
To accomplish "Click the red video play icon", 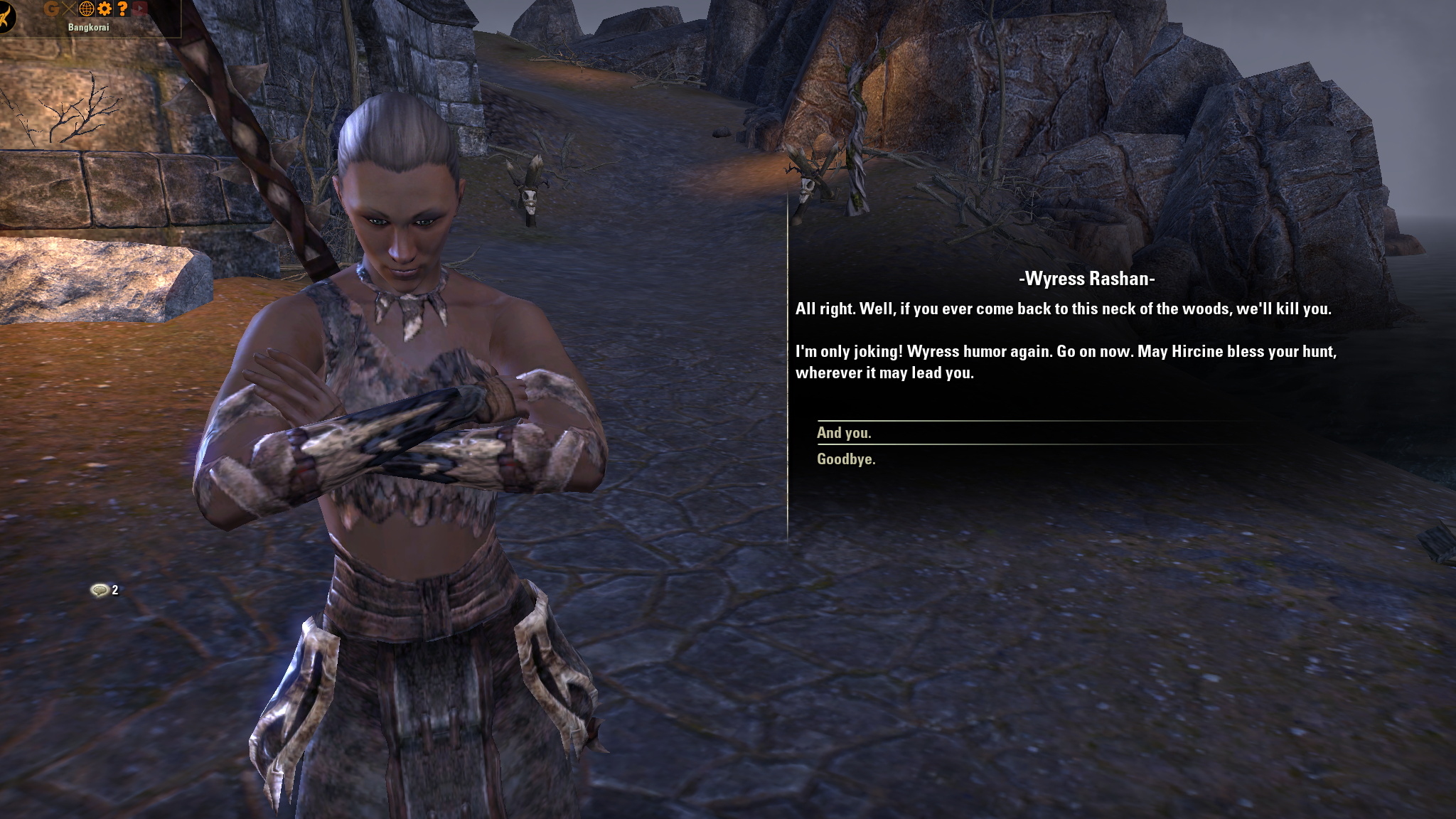I will tap(140, 9).
